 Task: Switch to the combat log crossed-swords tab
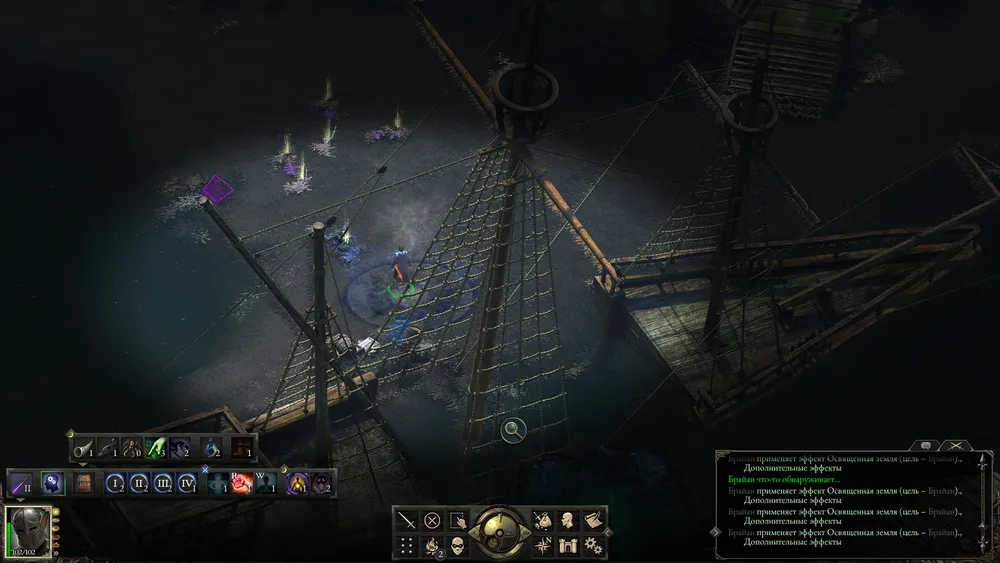(x=956, y=444)
